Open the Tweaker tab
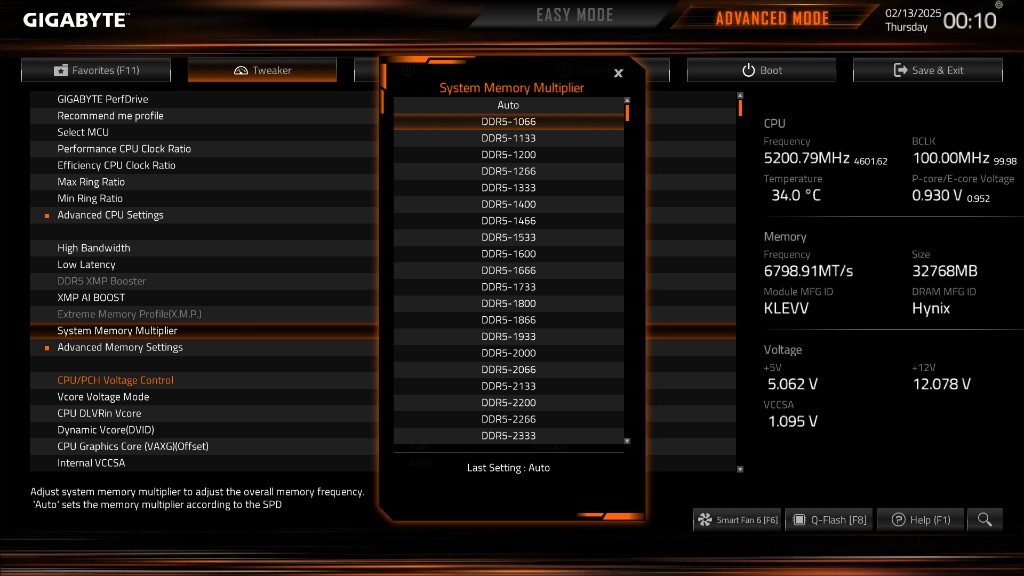This screenshot has width=1024, height=576. coord(262,70)
